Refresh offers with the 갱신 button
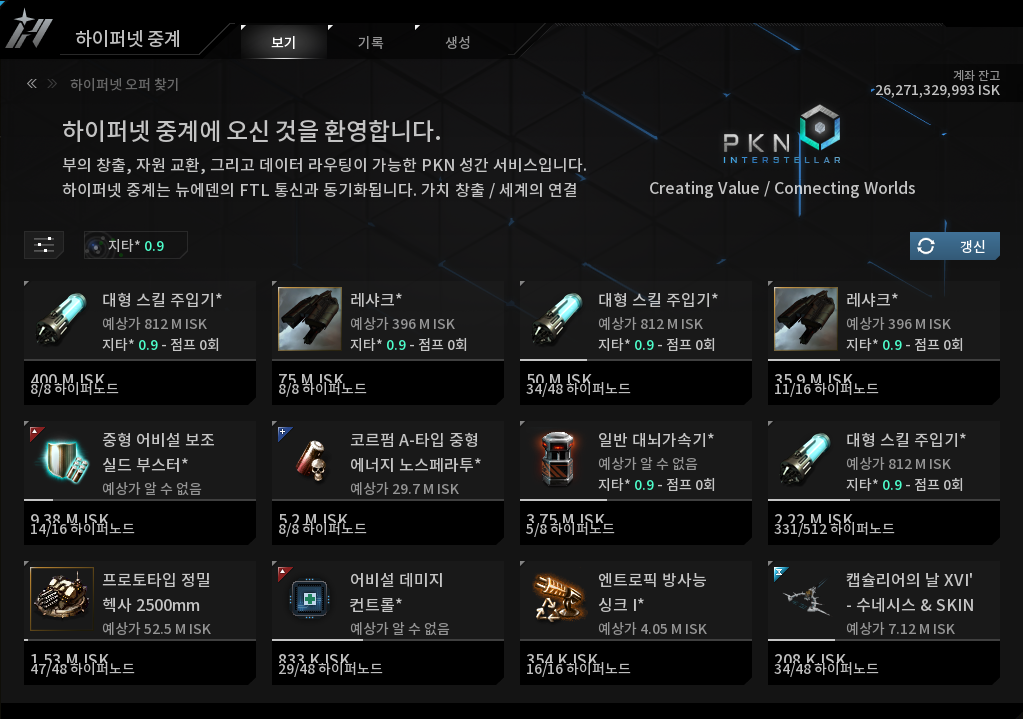The image size is (1023, 719). tap(954, 246)
